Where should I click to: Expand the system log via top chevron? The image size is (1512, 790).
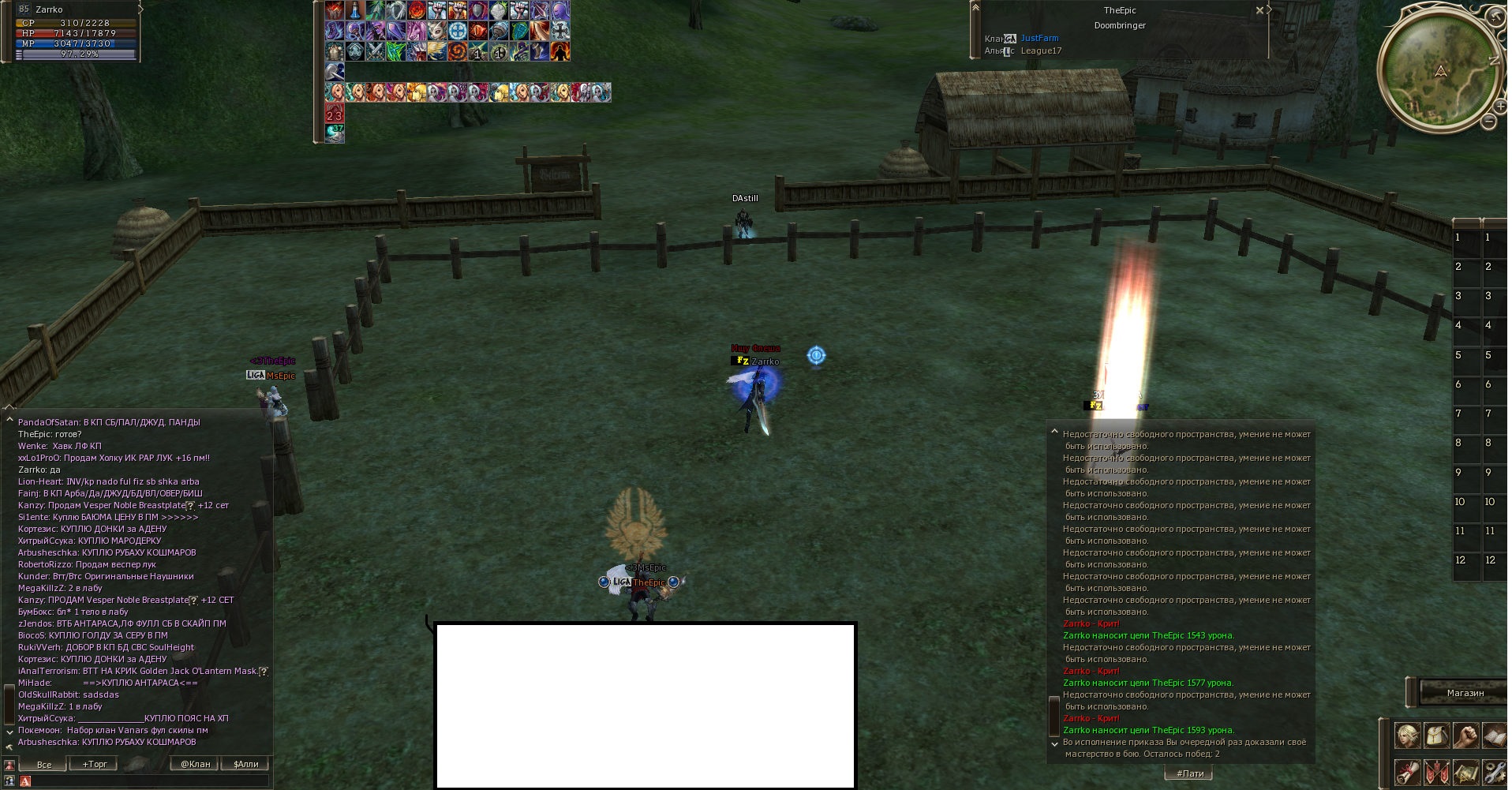coord(1055,431)
